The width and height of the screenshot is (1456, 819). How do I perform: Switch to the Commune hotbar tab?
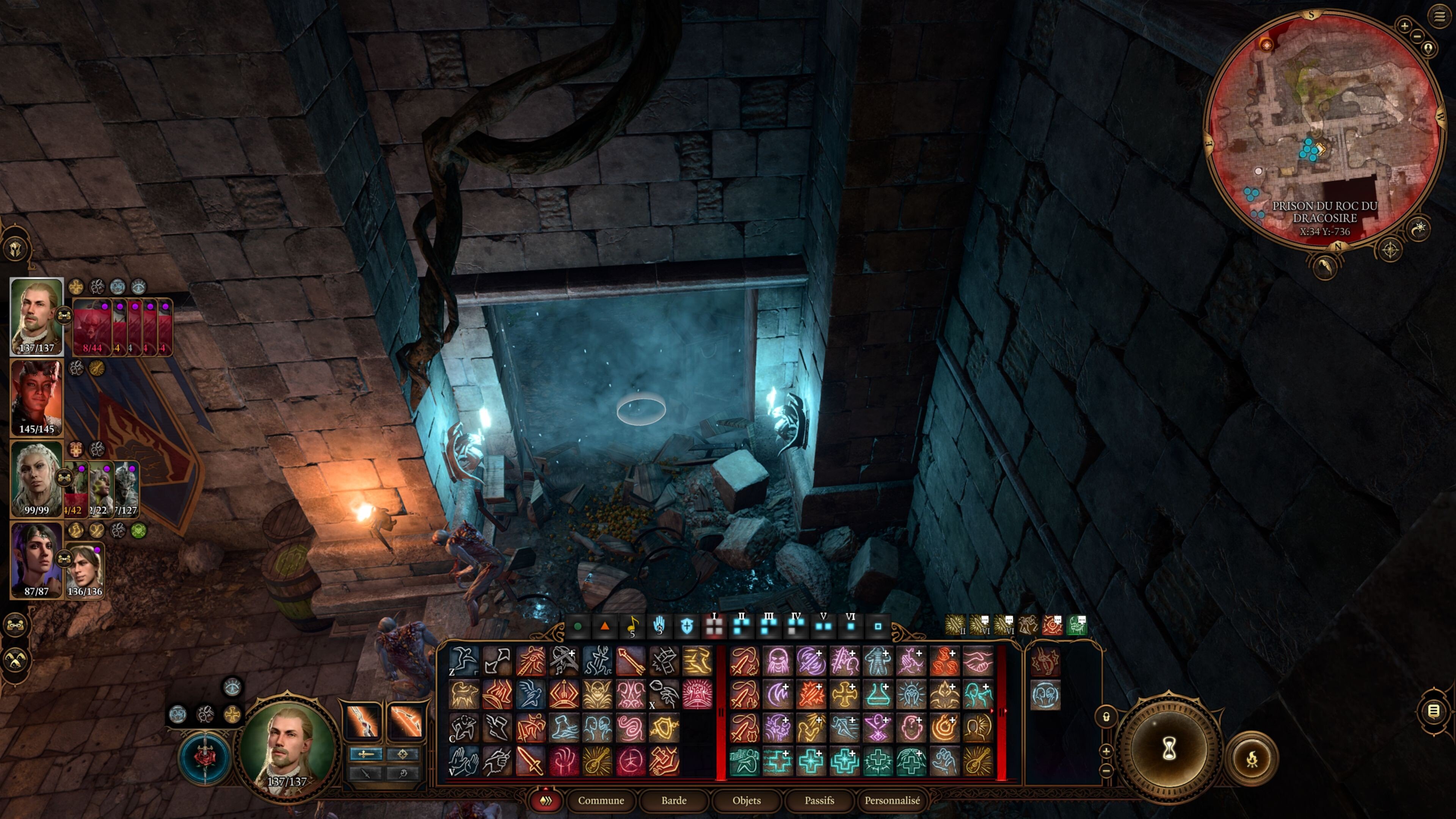(x=601, y=800)
